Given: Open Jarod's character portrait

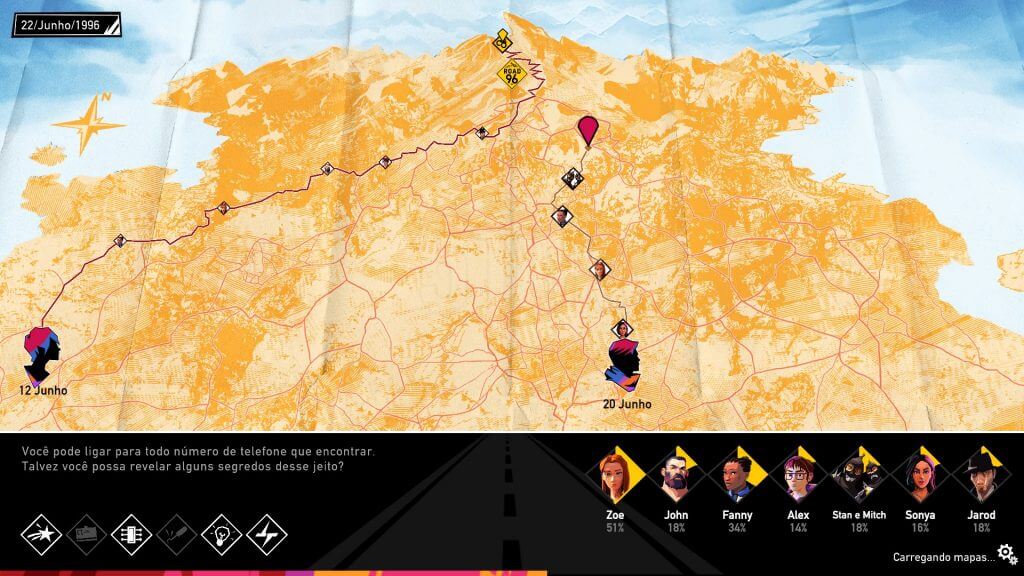Looking at the screenshot, I should tap(981, 477).
